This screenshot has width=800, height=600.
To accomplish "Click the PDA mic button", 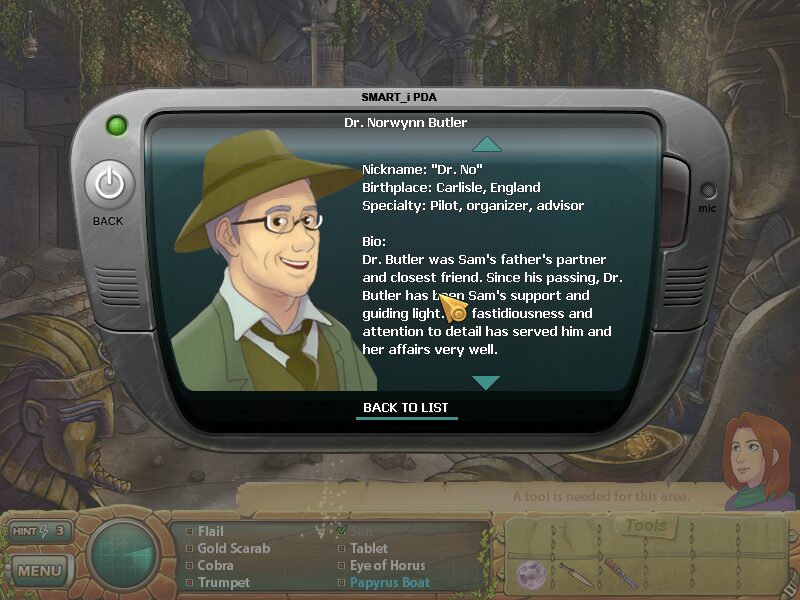I will 708,191.
